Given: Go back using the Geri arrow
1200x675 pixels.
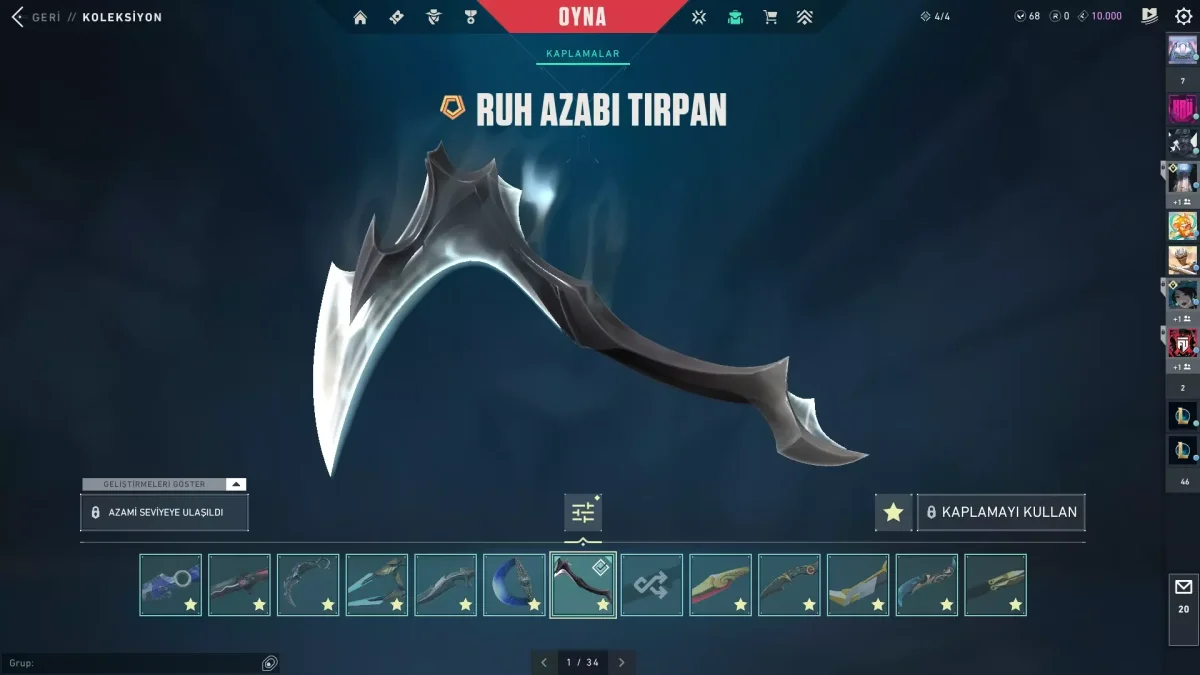Looking at the screenshot, I should pos(18,17).
